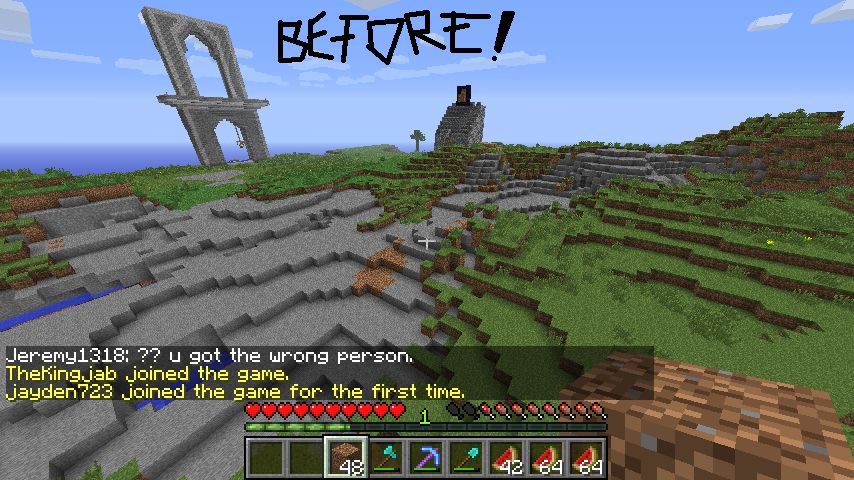The image size is (854, 480).
Task: Pick the diamond shovel in the hotbar
Action: [x=466, y=457]
